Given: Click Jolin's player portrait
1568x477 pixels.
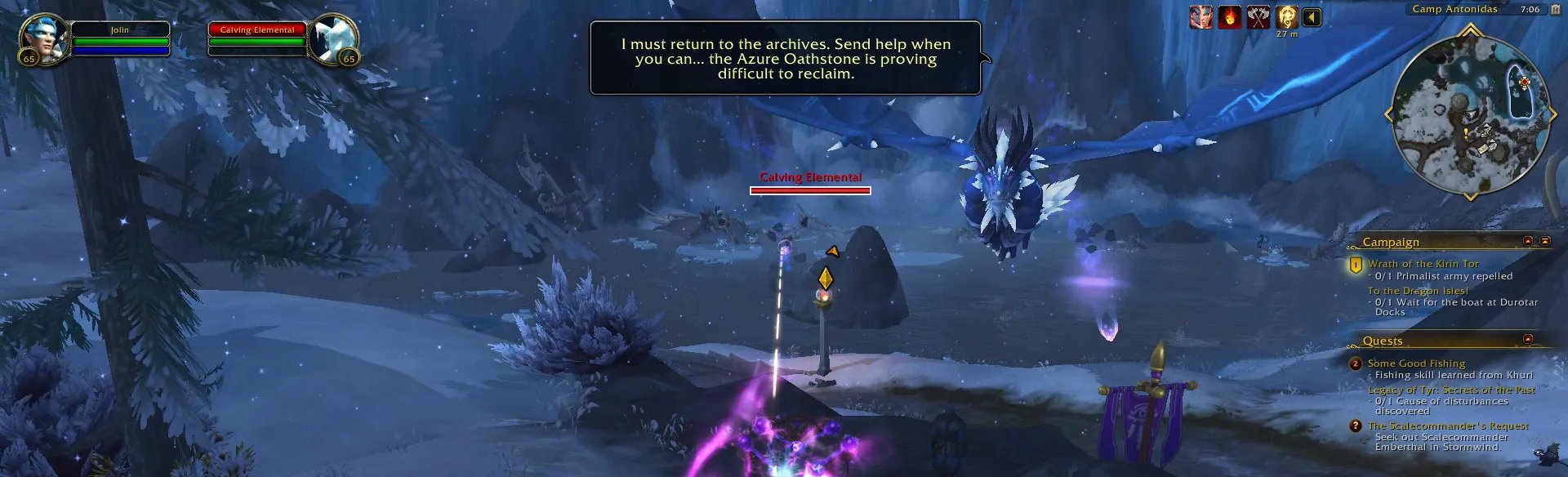Looking at the screenshot, I should point(41,38).
